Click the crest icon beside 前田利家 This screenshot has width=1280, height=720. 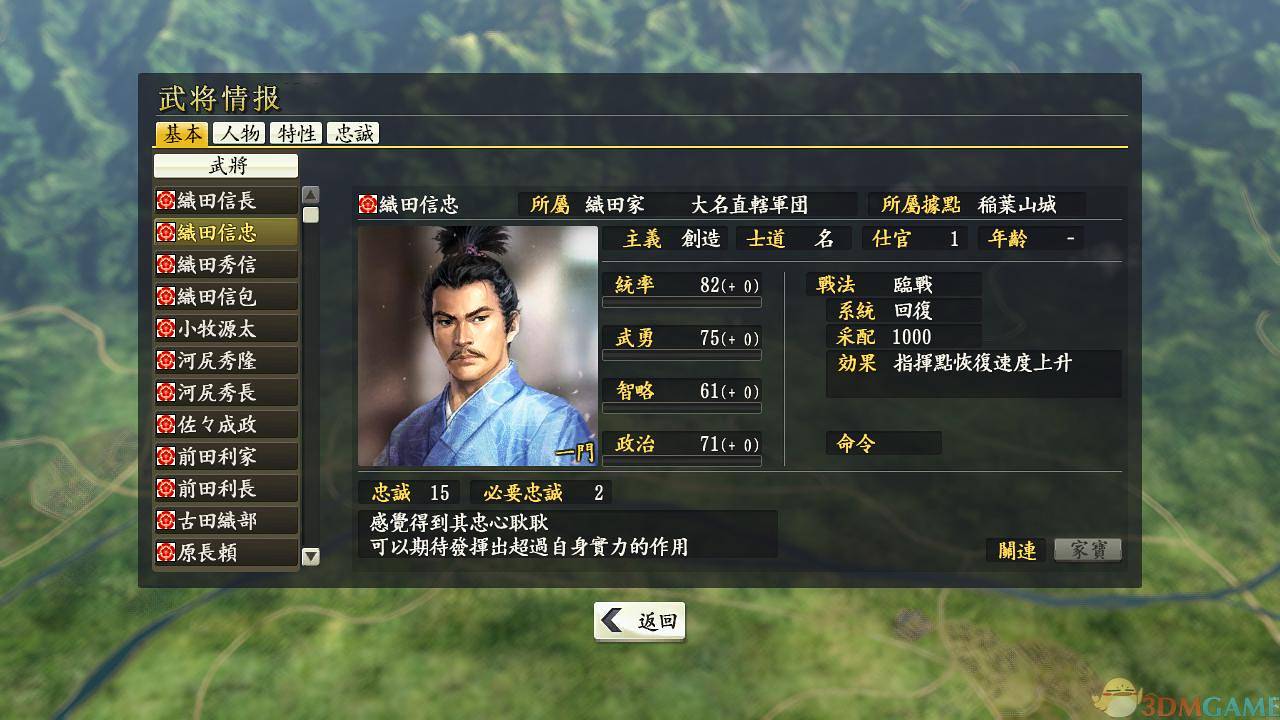coord(167,456)
